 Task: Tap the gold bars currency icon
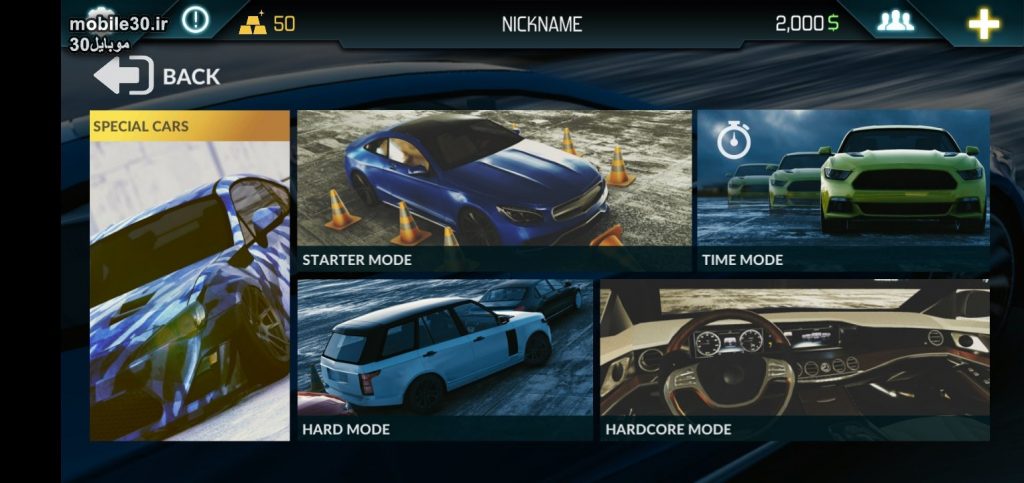tap(253, 24)
